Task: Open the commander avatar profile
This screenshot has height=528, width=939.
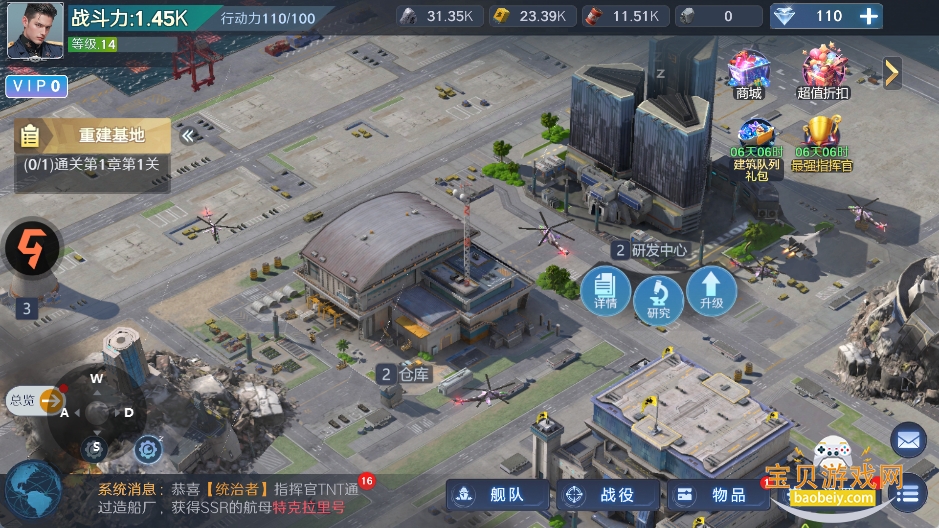Action: (x=35, y=30)
